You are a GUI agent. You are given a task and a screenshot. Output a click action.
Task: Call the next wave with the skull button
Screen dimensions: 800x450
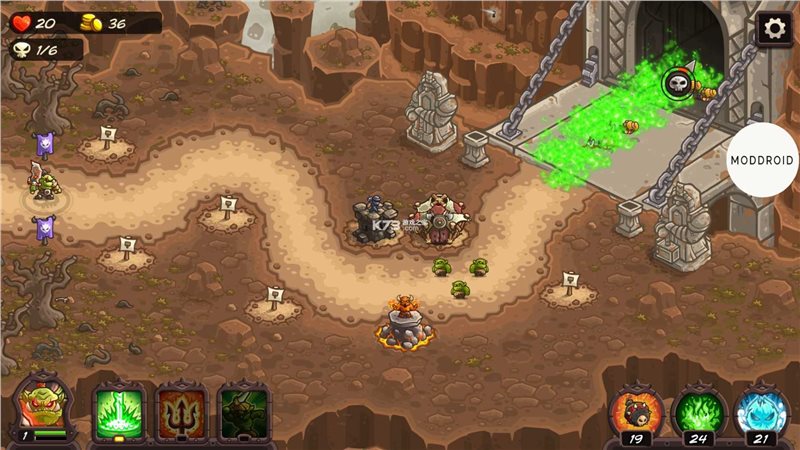pos(679,83)
